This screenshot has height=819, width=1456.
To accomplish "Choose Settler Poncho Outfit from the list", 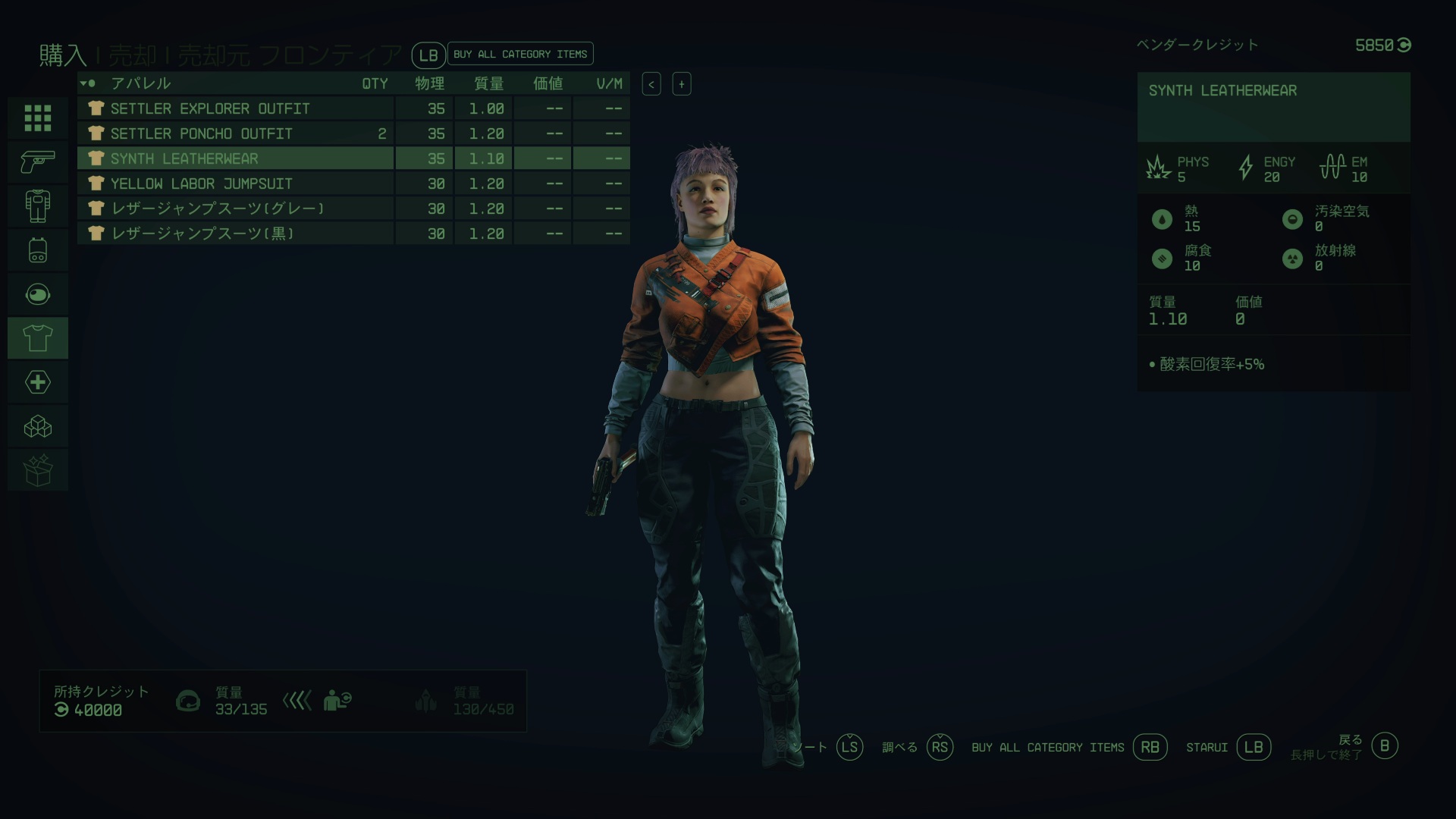I will (235, 133).
